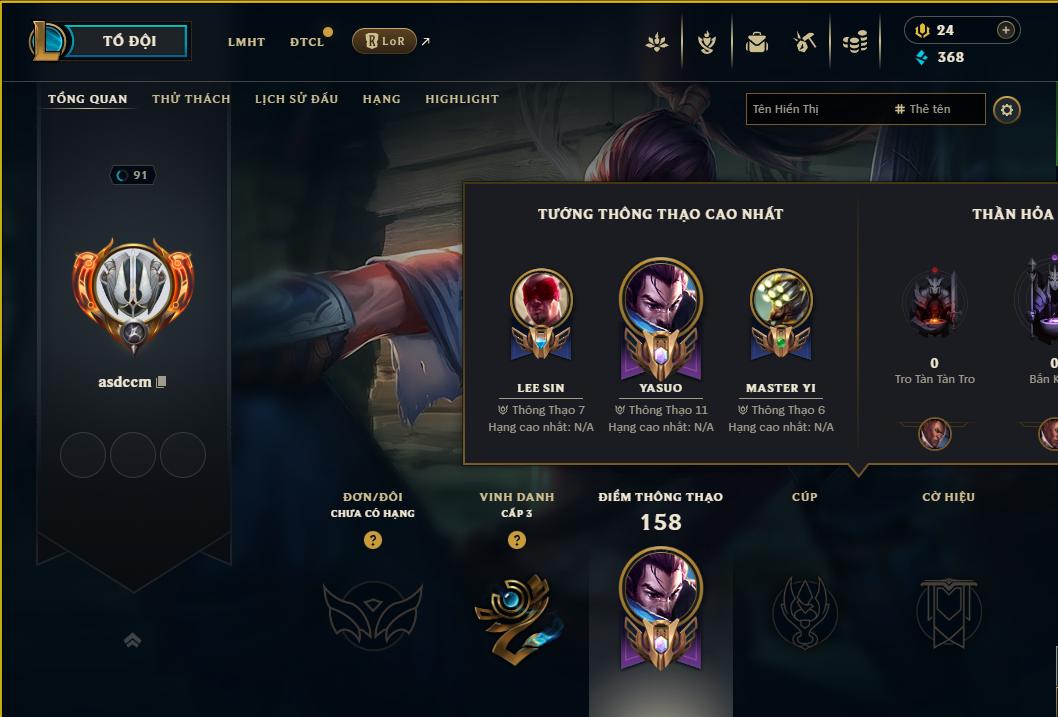
Task: Switch to the LMHT game tab
Action: [x=246, y=42]
